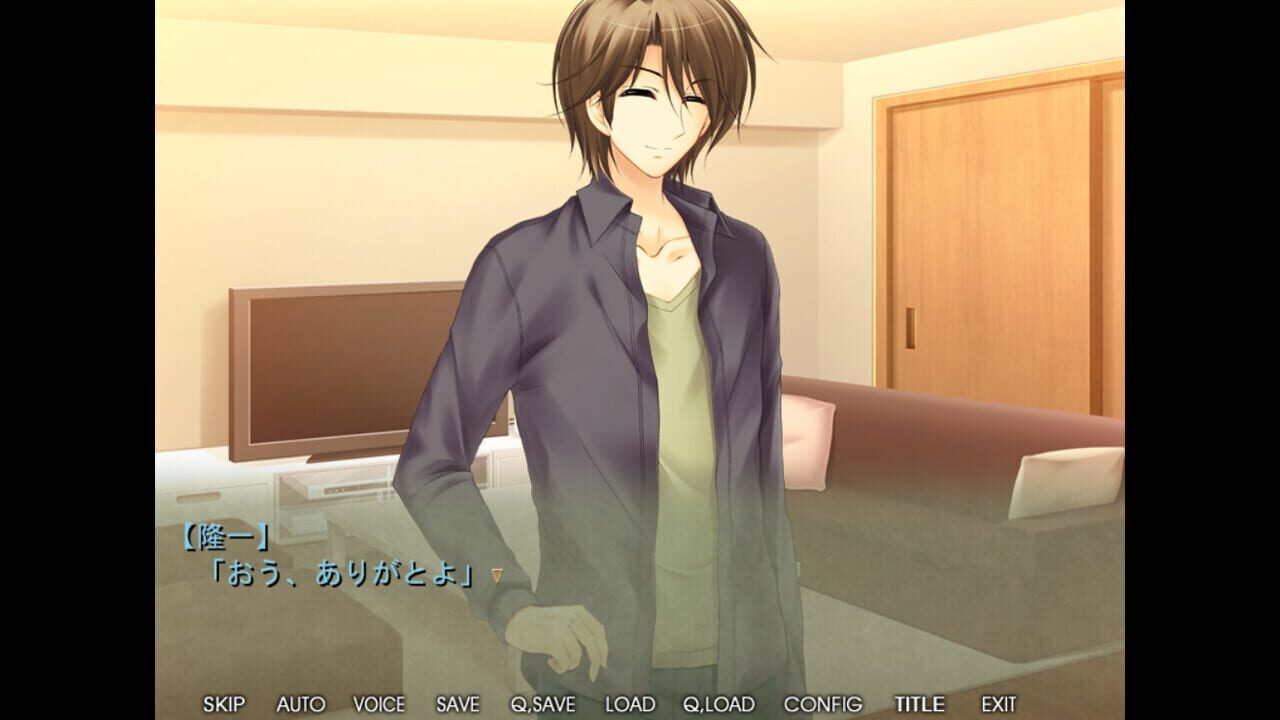Quick load with Q.LOAD
This screenshot has height=720, width=1280.
718,704
